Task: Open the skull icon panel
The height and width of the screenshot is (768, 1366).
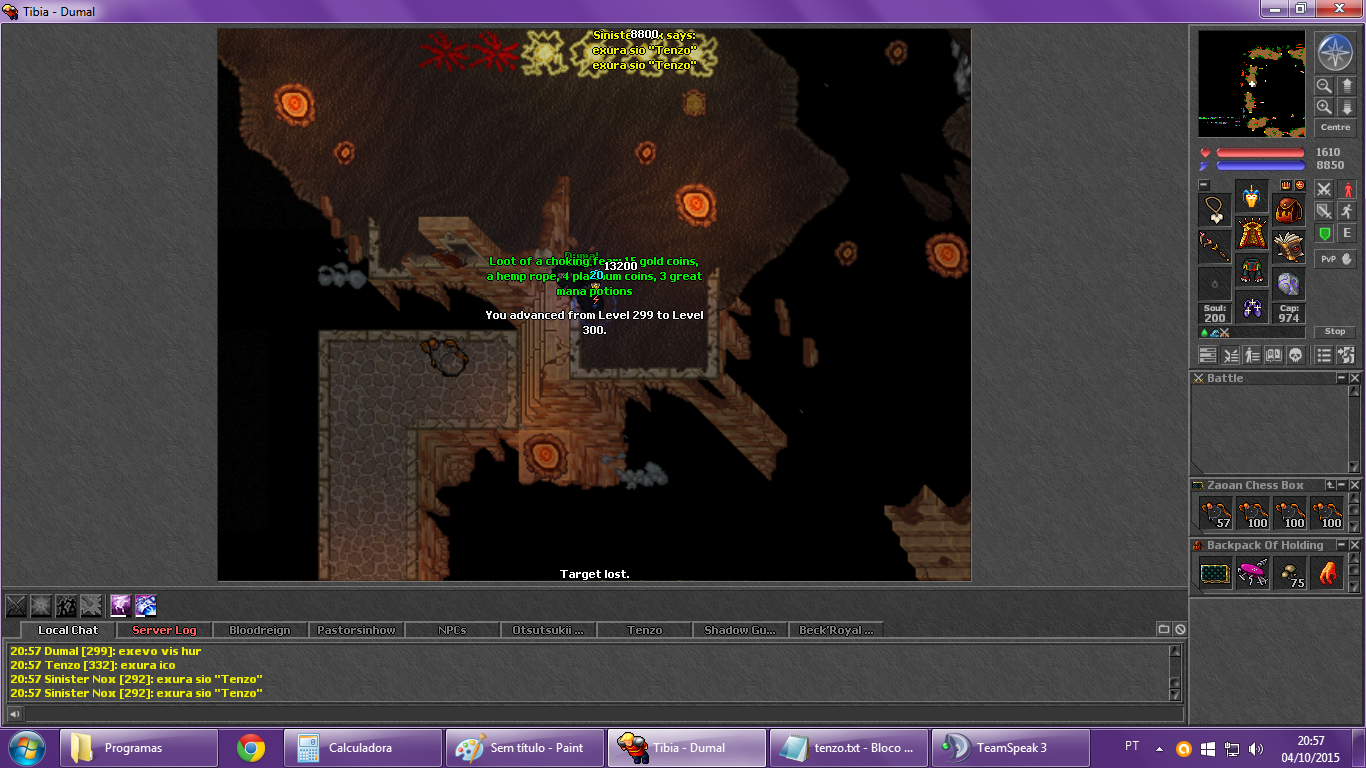Action: [x=1294, y=355]
